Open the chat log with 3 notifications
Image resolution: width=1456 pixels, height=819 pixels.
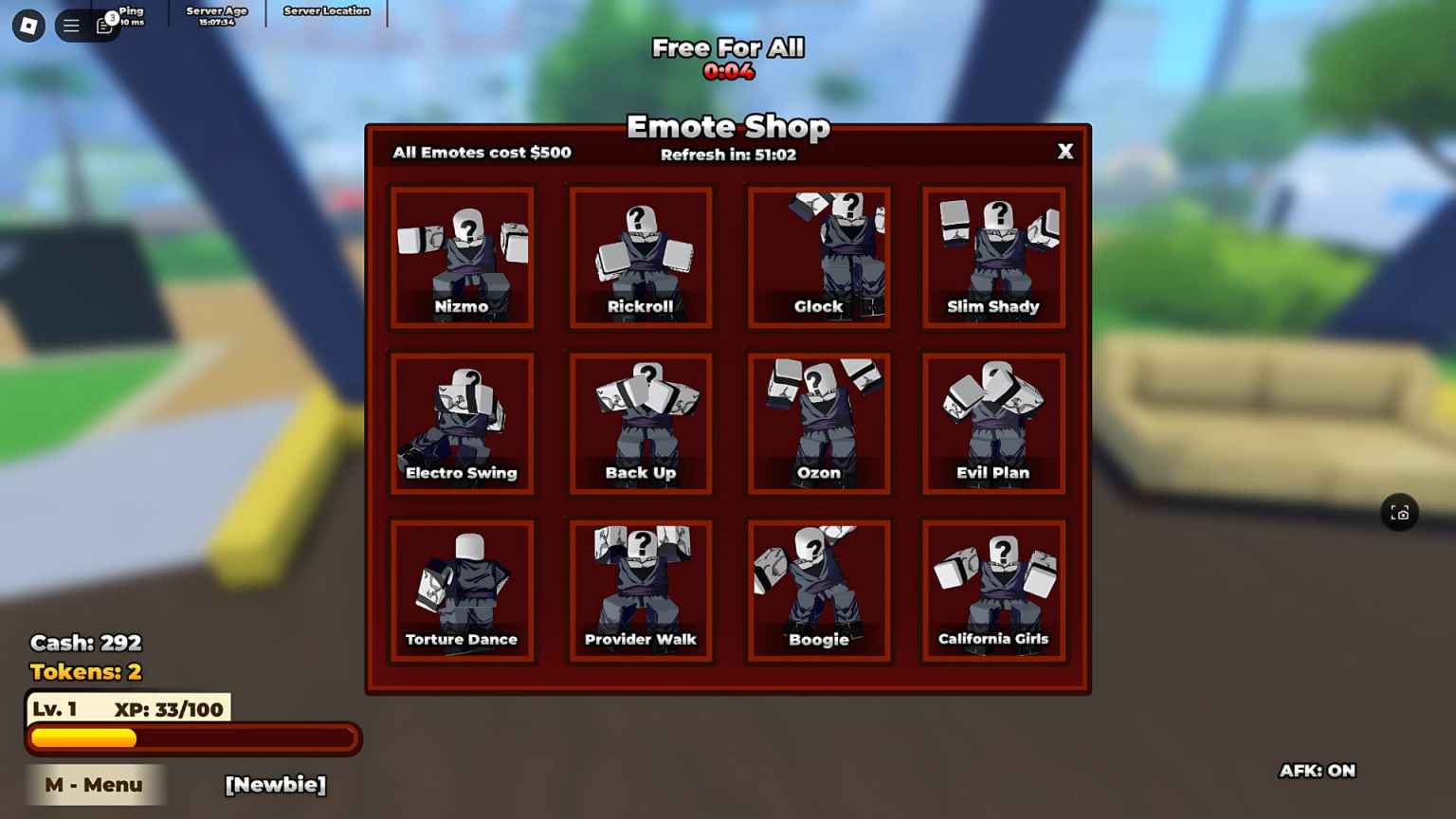[103, 26]
